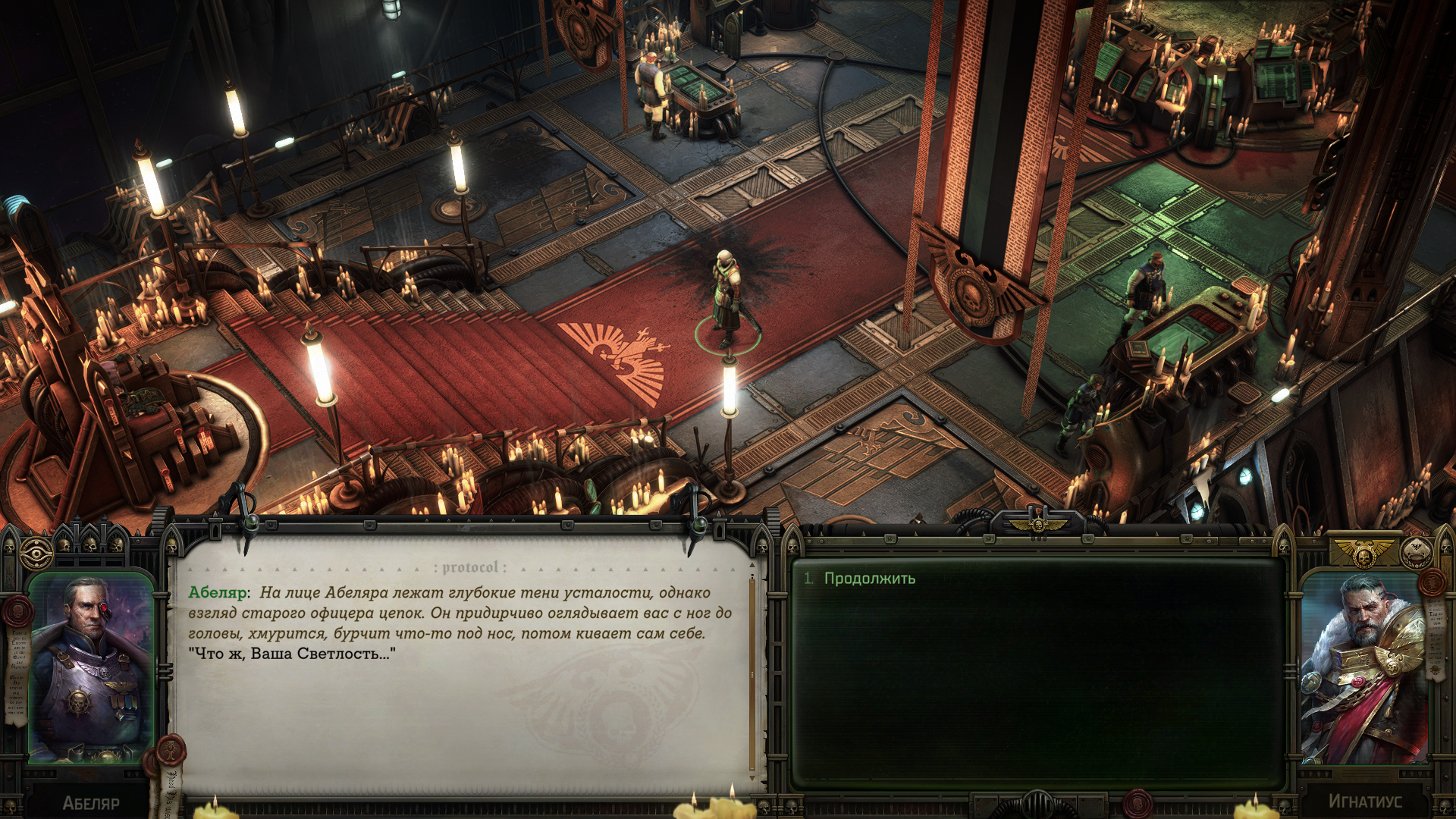Click the dialogue text scrollbar
This screenshot has height=819, width=1456.
tap(752, 675)
